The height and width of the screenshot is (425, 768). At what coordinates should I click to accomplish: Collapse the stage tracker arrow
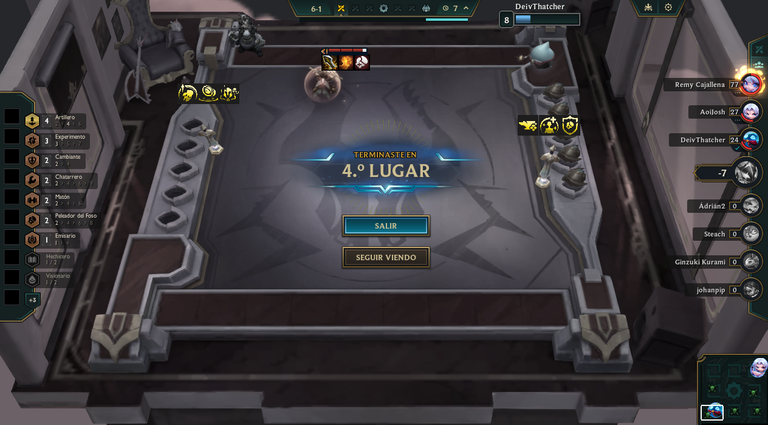[468, 8]
